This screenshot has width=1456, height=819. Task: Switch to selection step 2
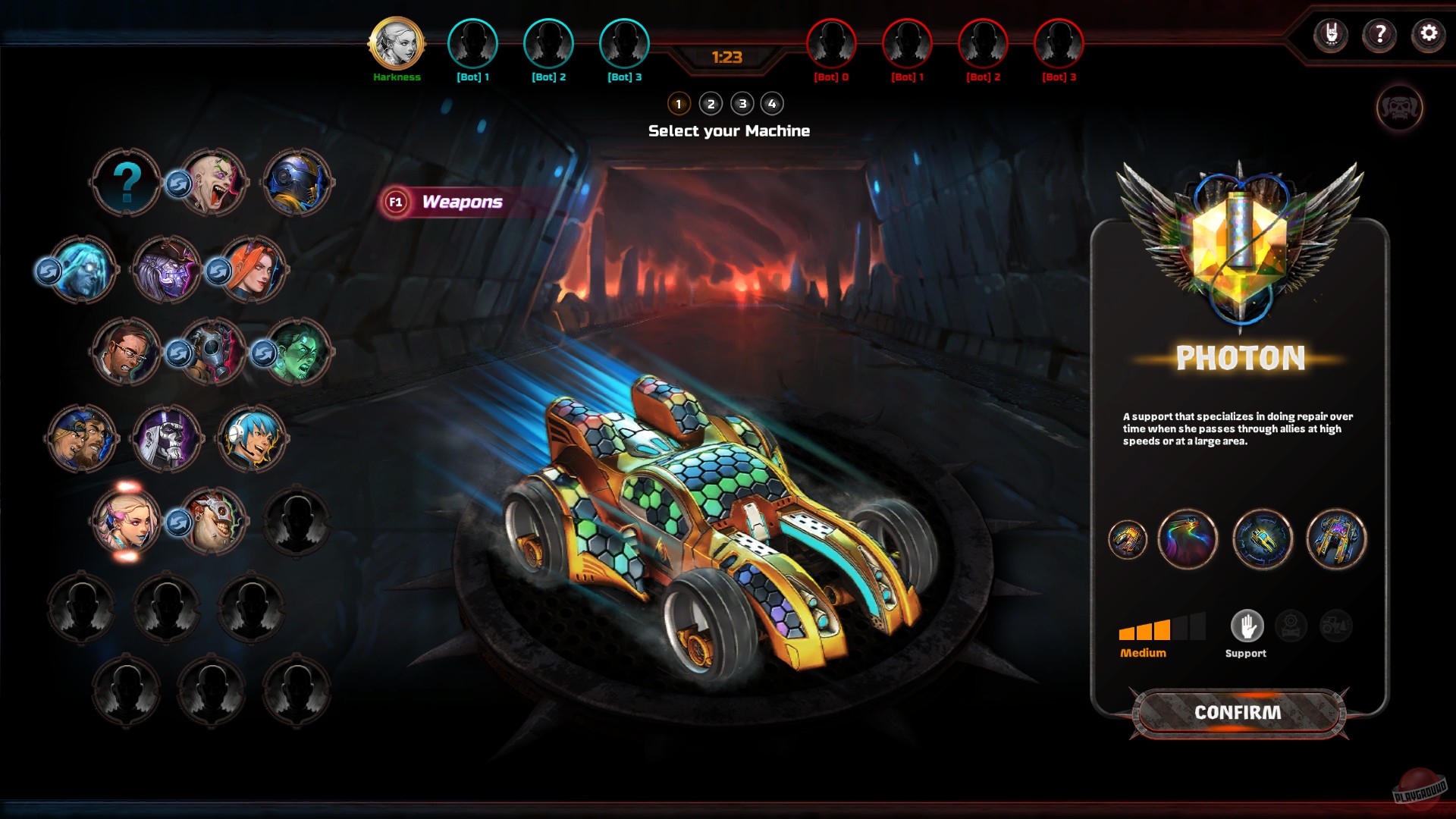(x=710, y=104)
